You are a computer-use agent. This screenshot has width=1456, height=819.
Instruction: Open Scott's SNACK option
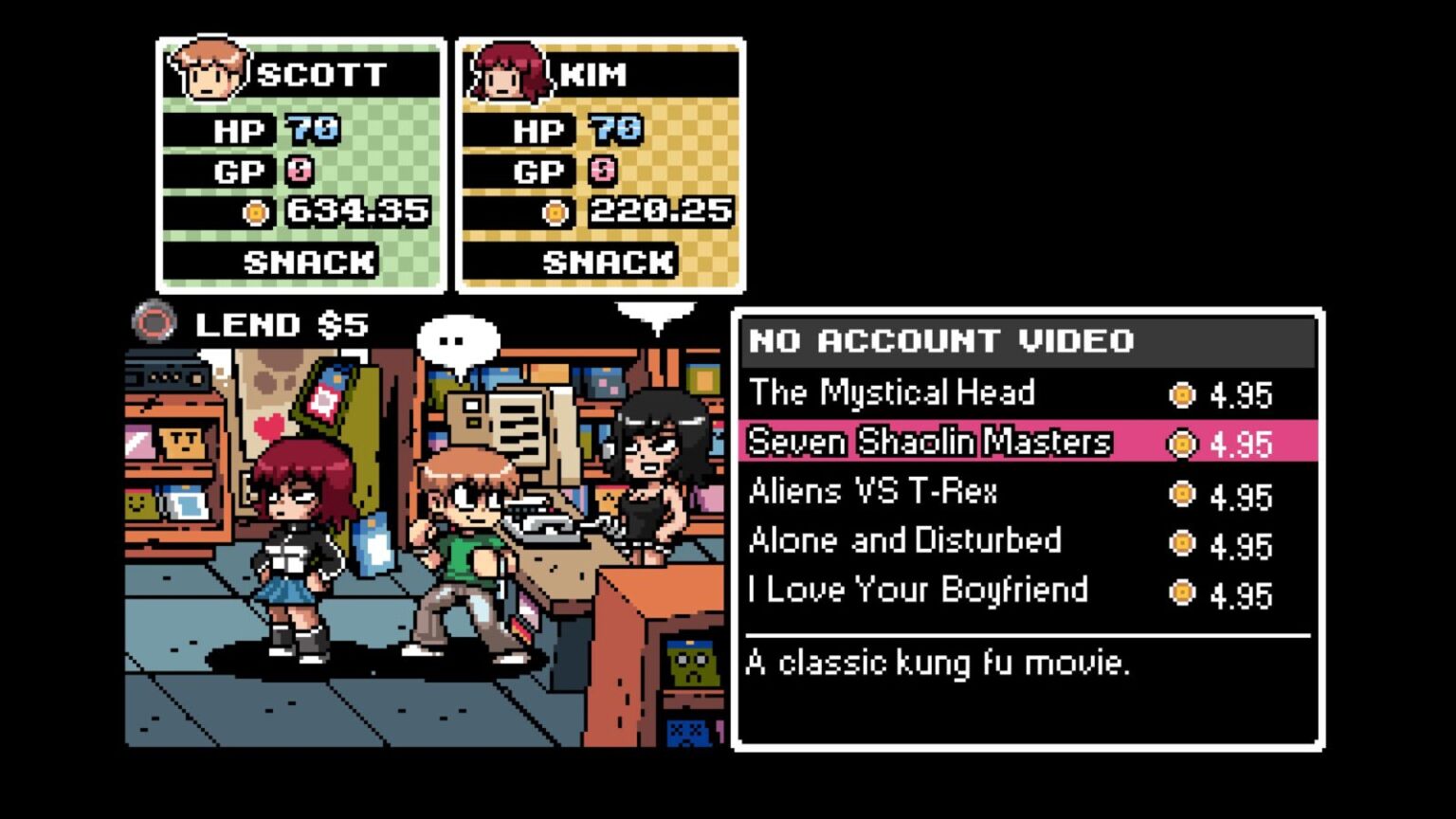[308, 262]
